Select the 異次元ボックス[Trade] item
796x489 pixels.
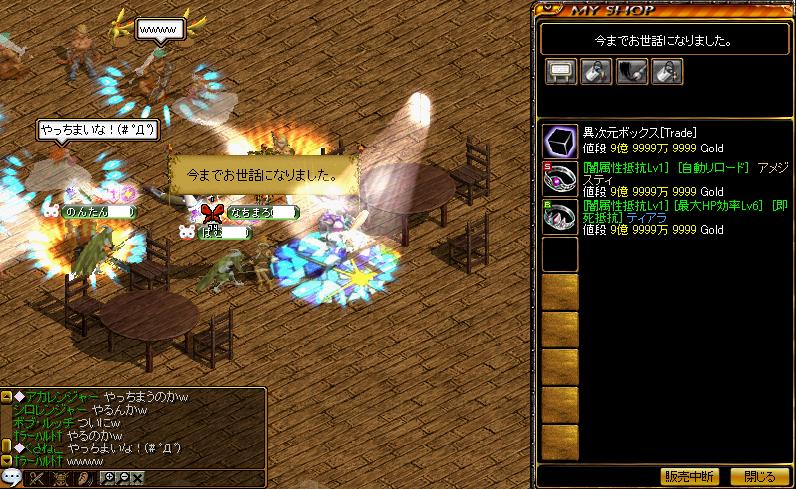(560, 141)
